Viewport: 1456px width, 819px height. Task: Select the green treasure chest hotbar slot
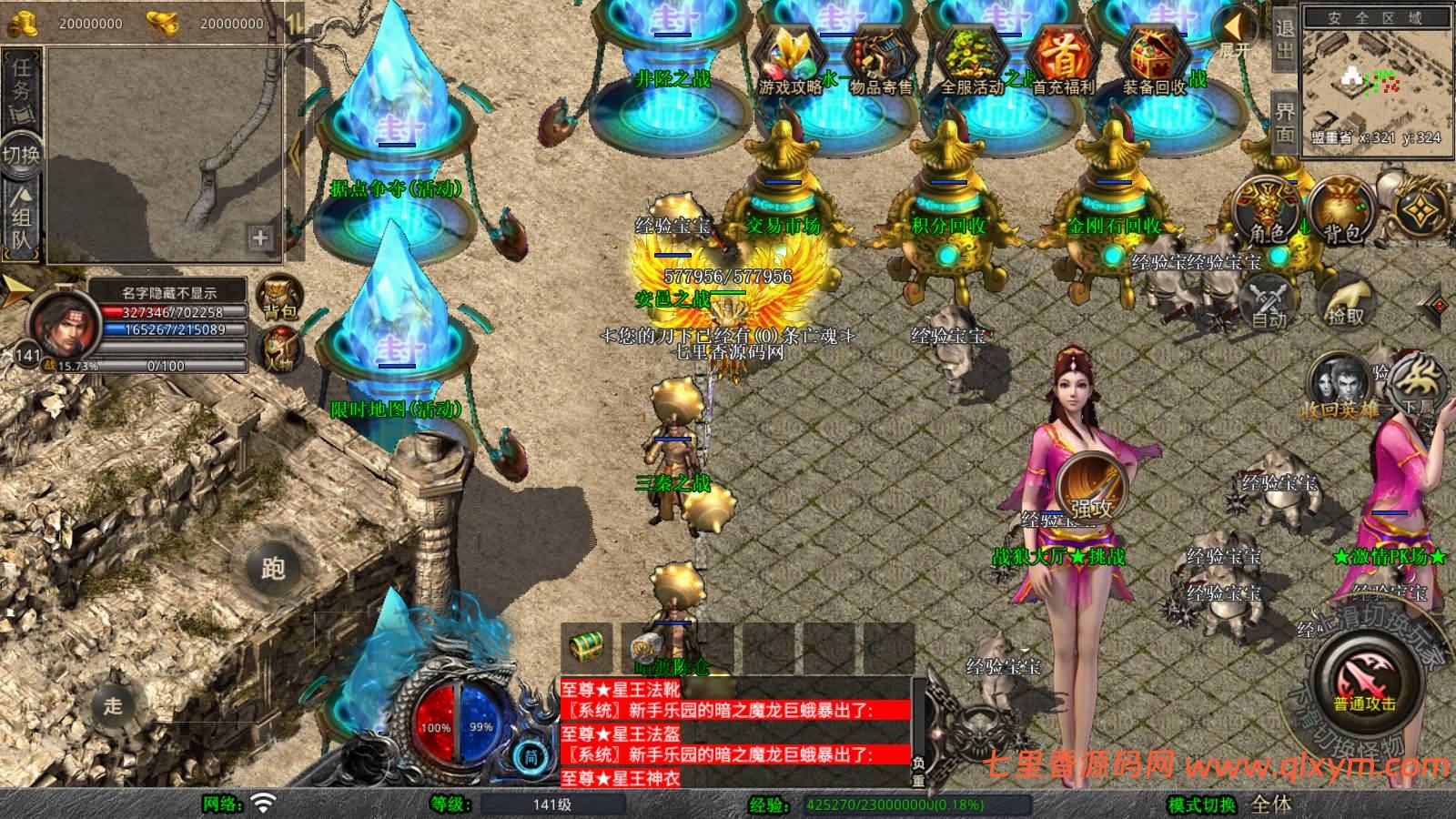588,646
